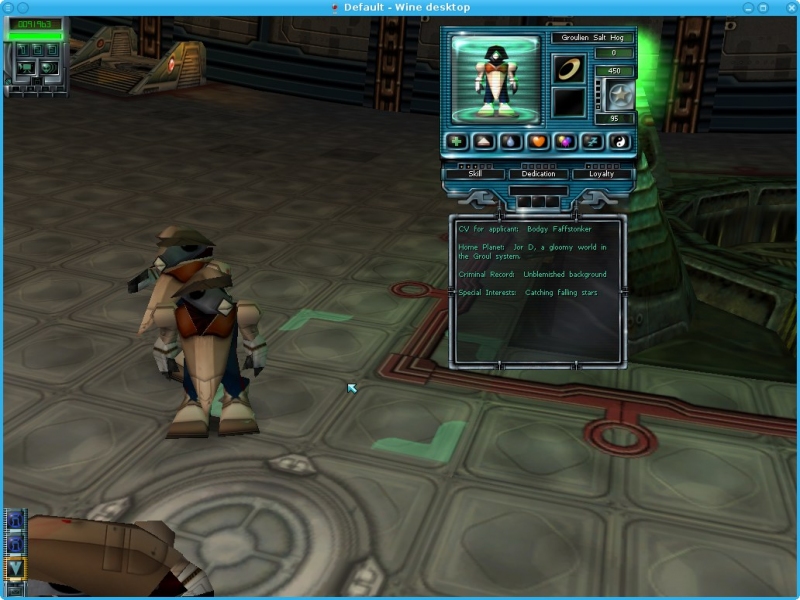Click the silver star badge button
The image size is (800, 600).
[x=620, y=96]
